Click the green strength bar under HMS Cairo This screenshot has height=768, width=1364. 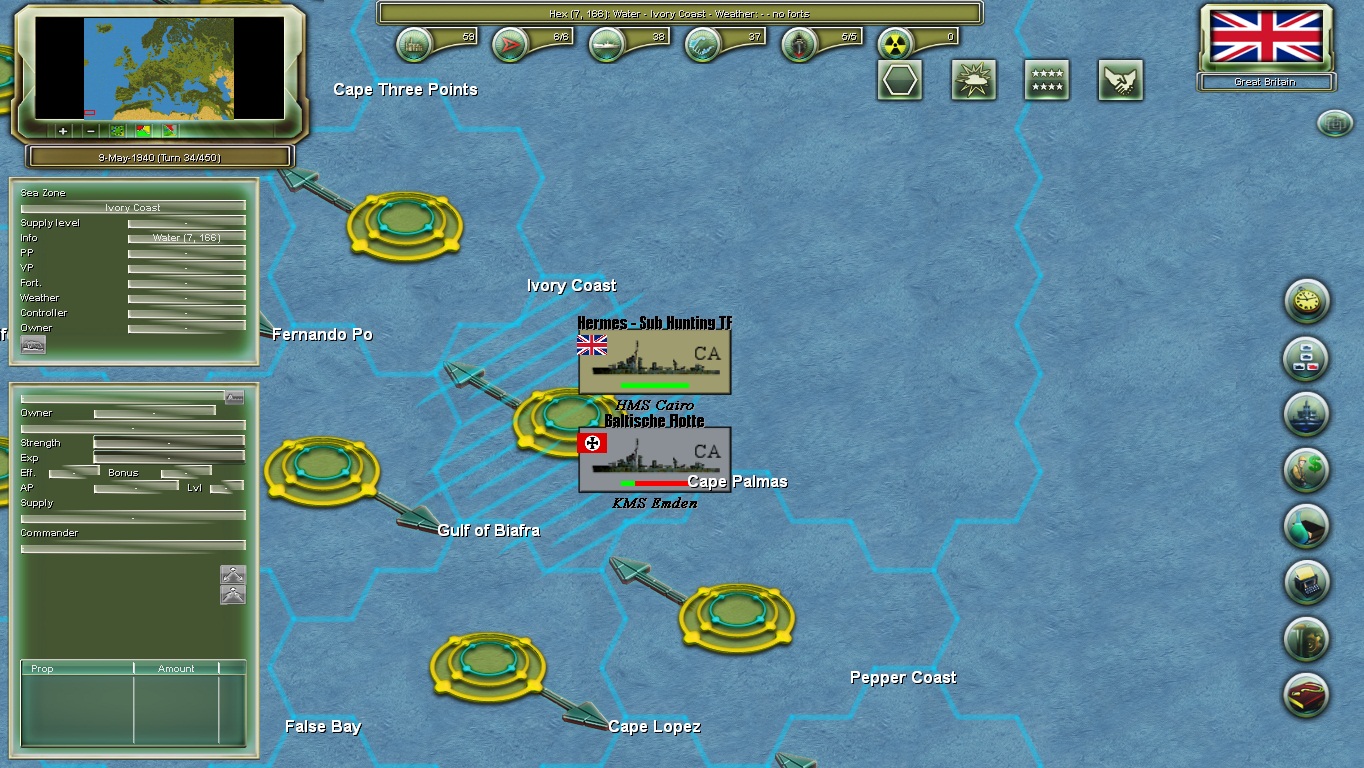[x=655, y=384]
